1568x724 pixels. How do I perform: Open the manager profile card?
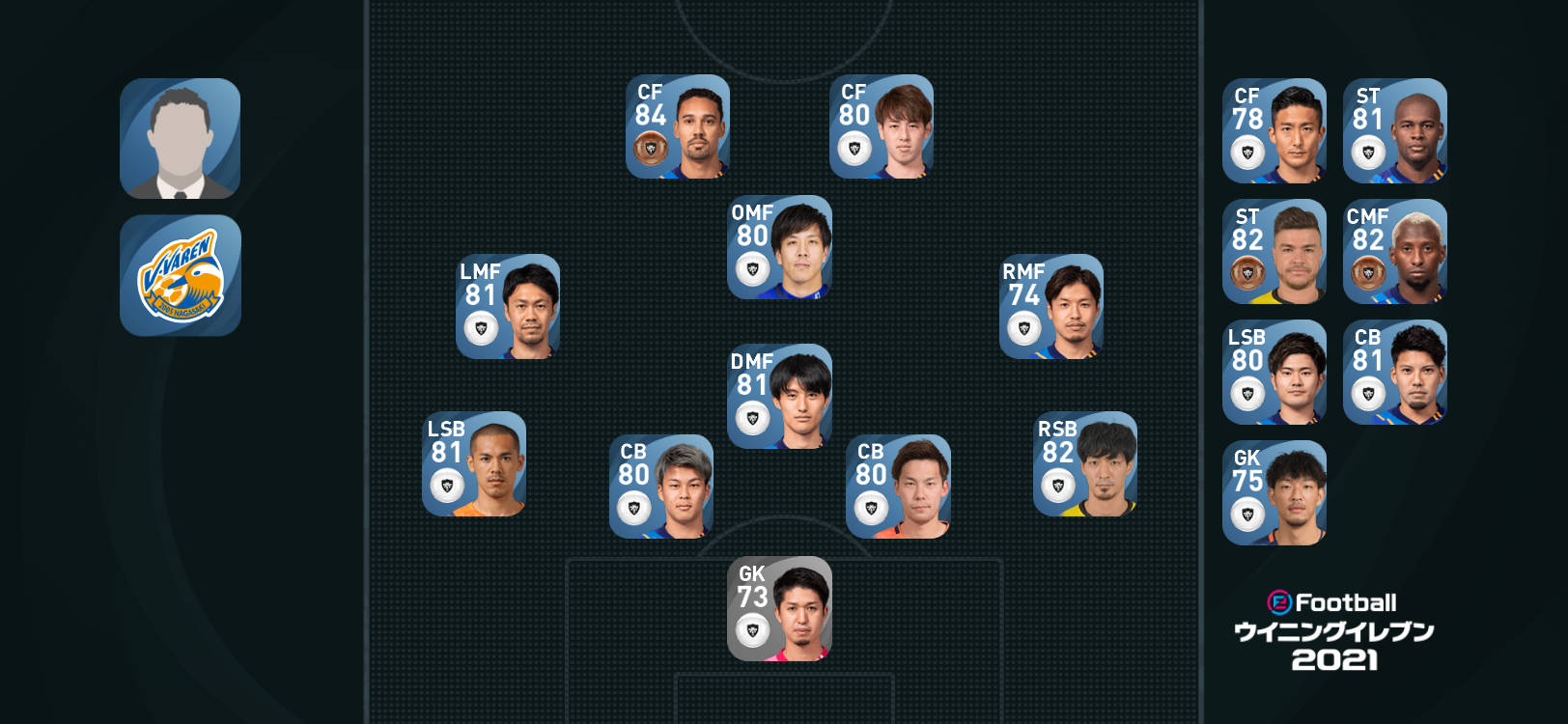(180, 138)
